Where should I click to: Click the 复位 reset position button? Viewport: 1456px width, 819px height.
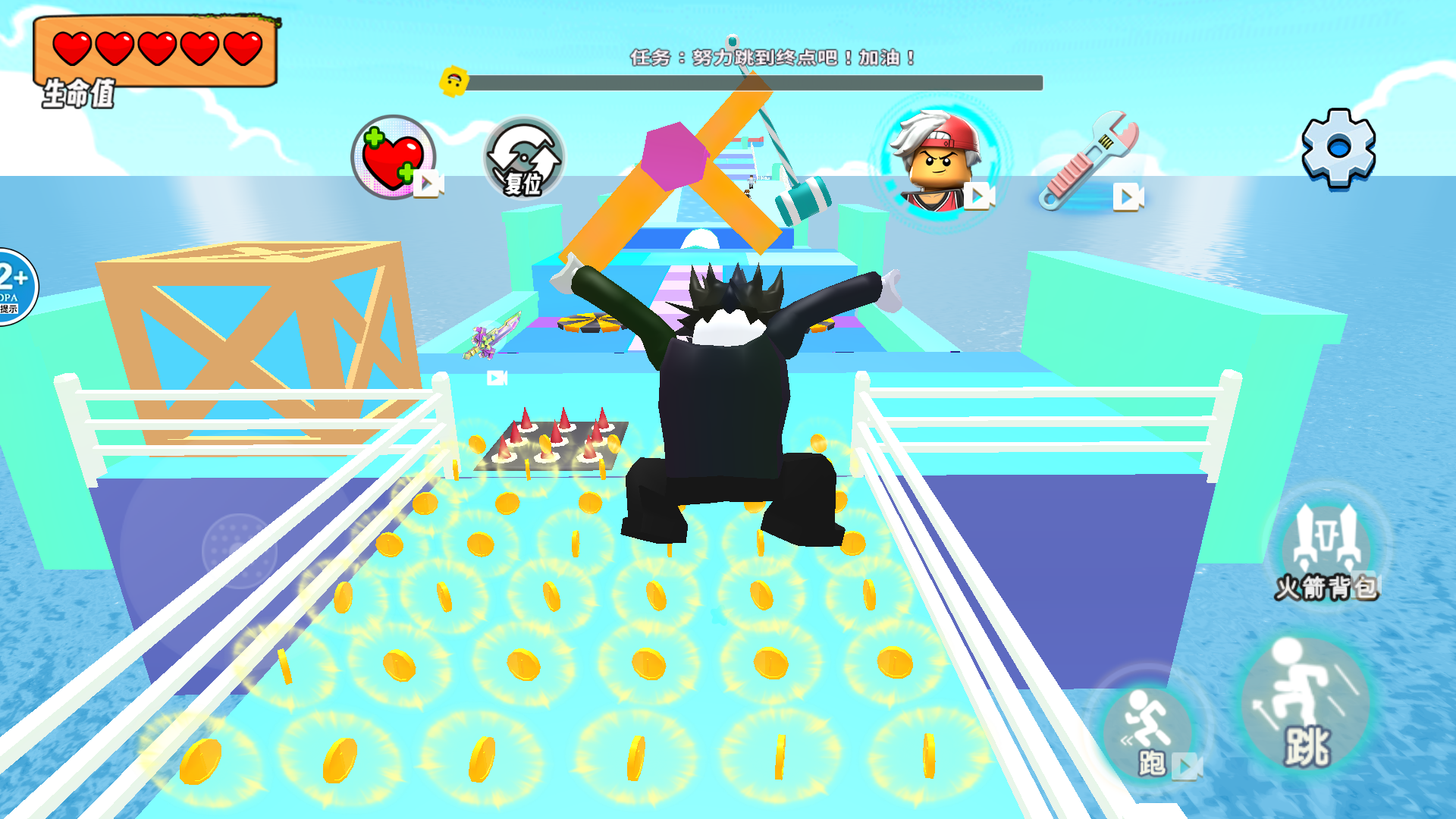(524, 158)
